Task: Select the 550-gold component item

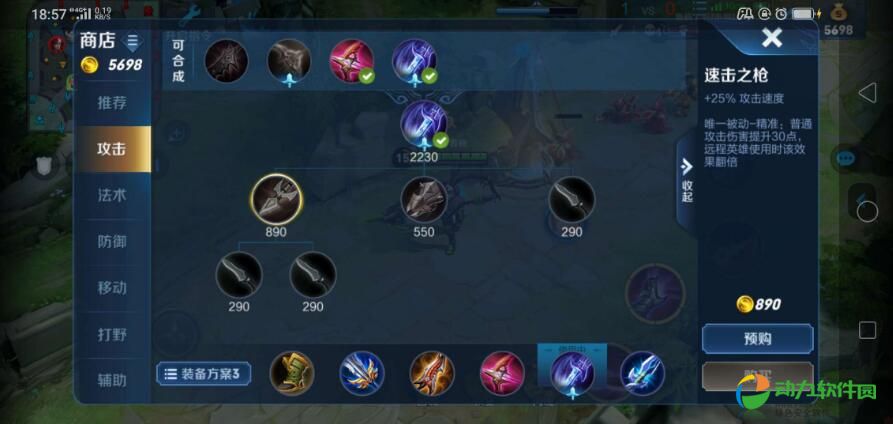Action: coord(424,200)
